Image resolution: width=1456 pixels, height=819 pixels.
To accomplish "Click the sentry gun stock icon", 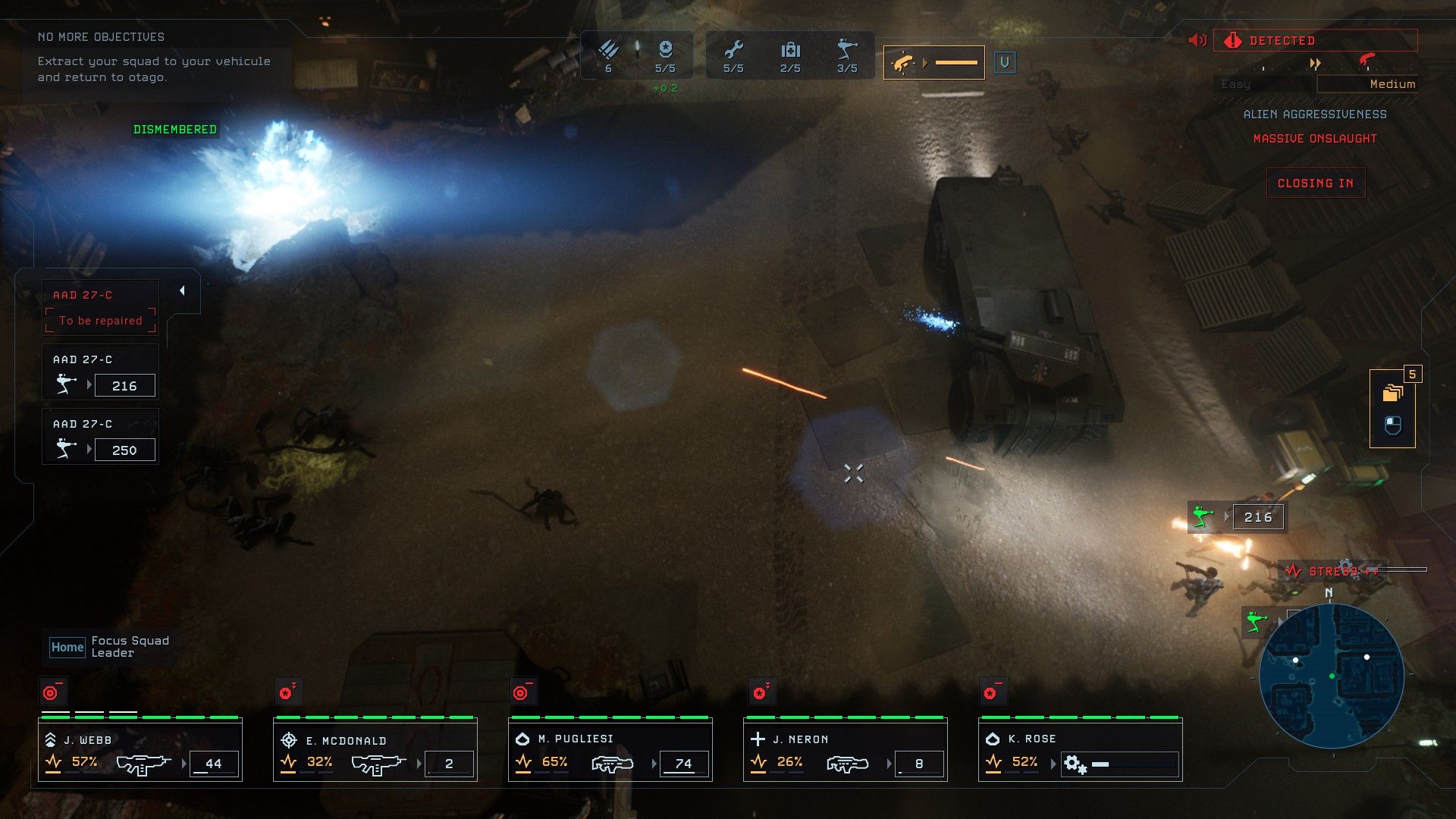I will (846, 51).
